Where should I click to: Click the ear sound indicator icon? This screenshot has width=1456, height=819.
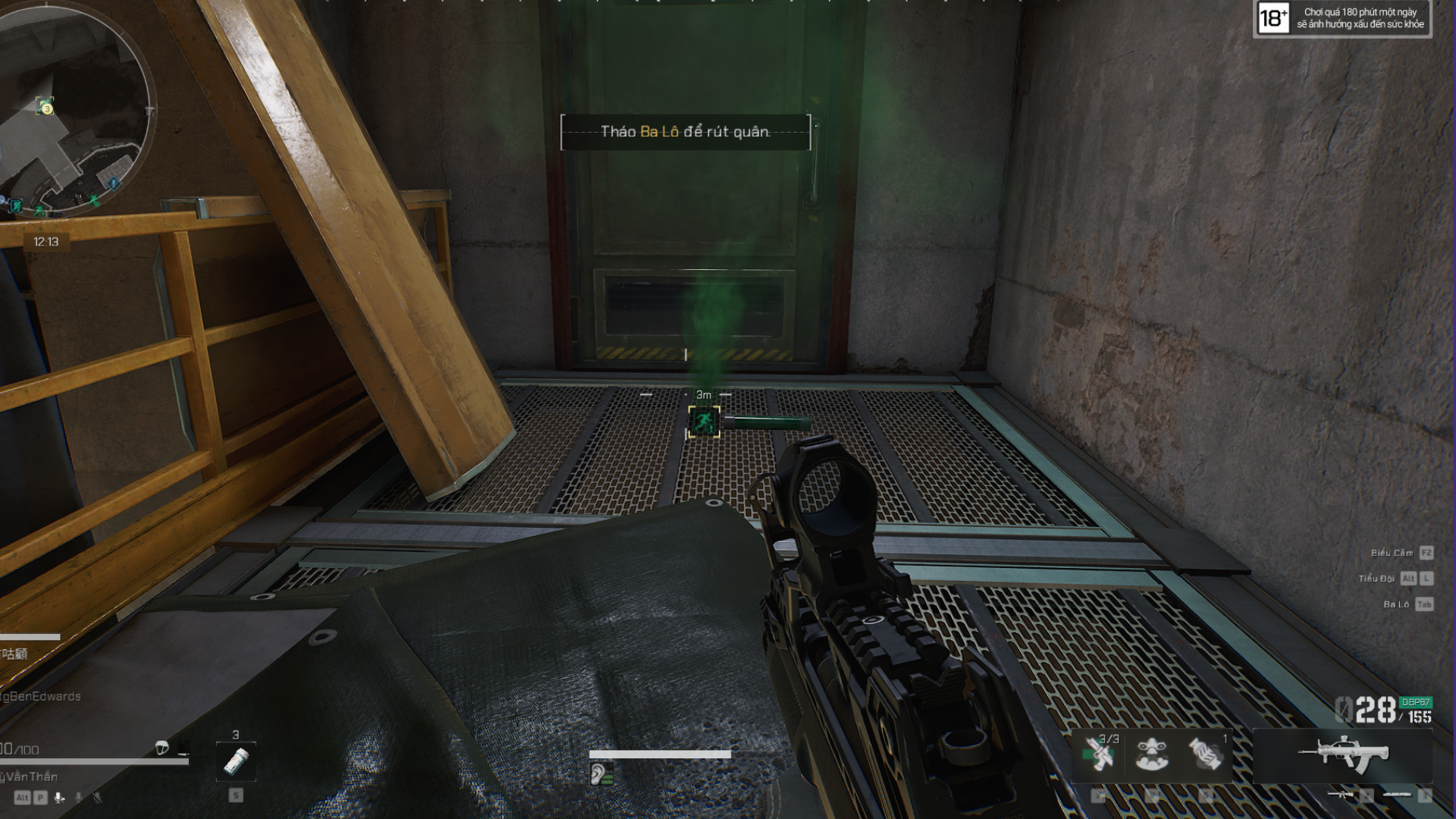[x=599, y=773]
